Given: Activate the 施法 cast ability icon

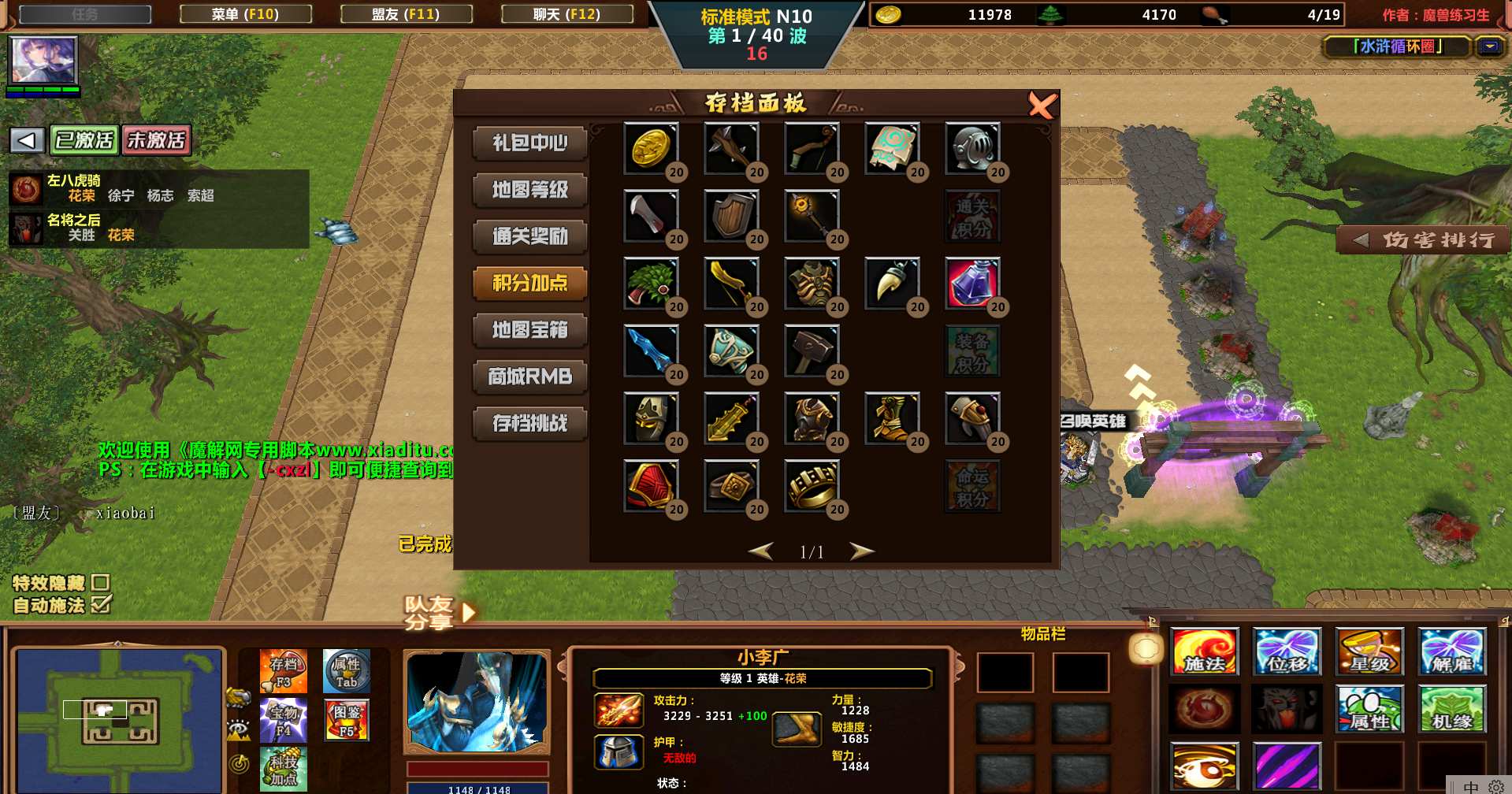Looking at the screenshot, I should [1204, 652].
